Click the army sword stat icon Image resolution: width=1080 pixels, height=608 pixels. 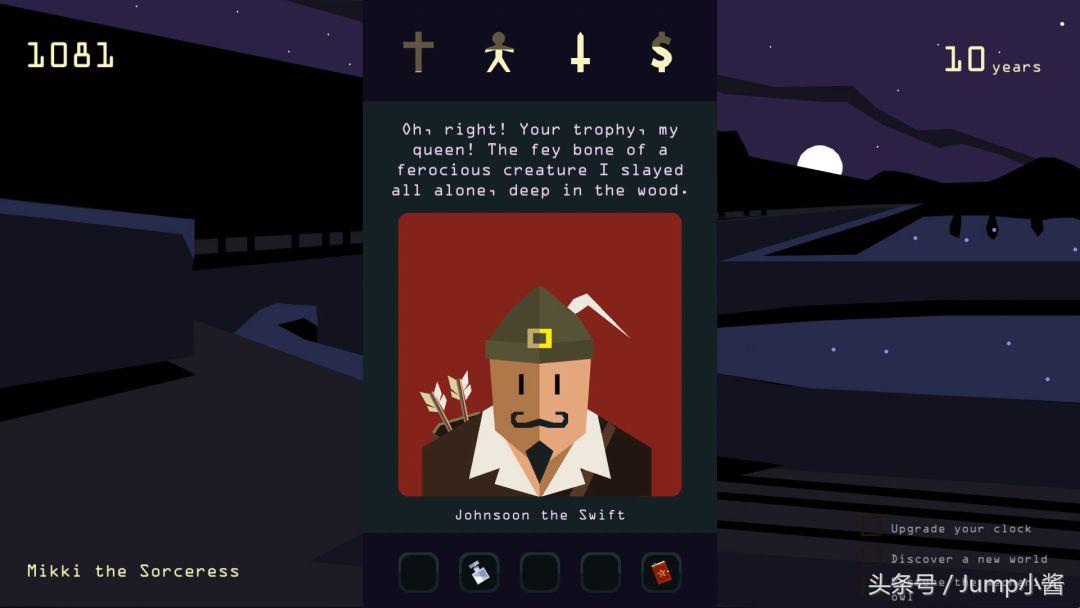(x=580, y=52)
